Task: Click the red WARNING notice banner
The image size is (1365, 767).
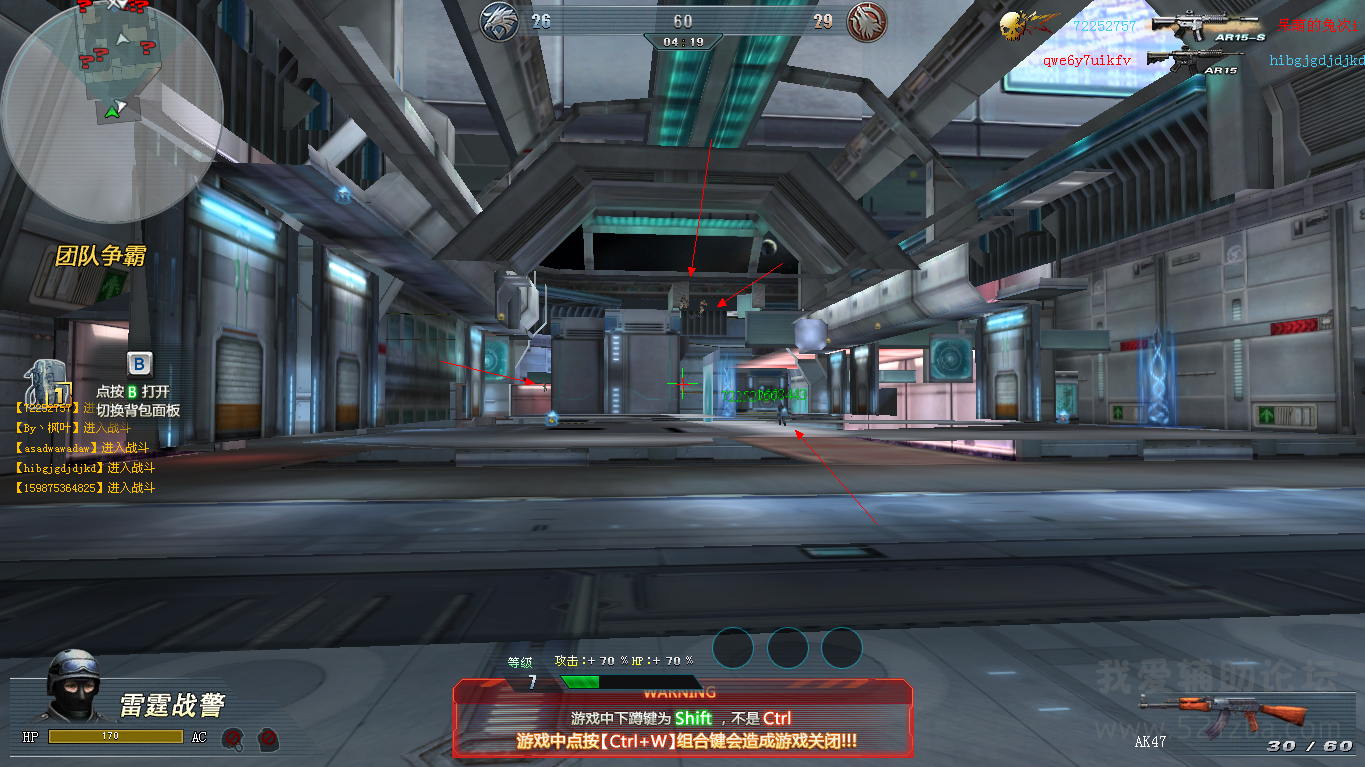Action: click(x=683, y=717)
